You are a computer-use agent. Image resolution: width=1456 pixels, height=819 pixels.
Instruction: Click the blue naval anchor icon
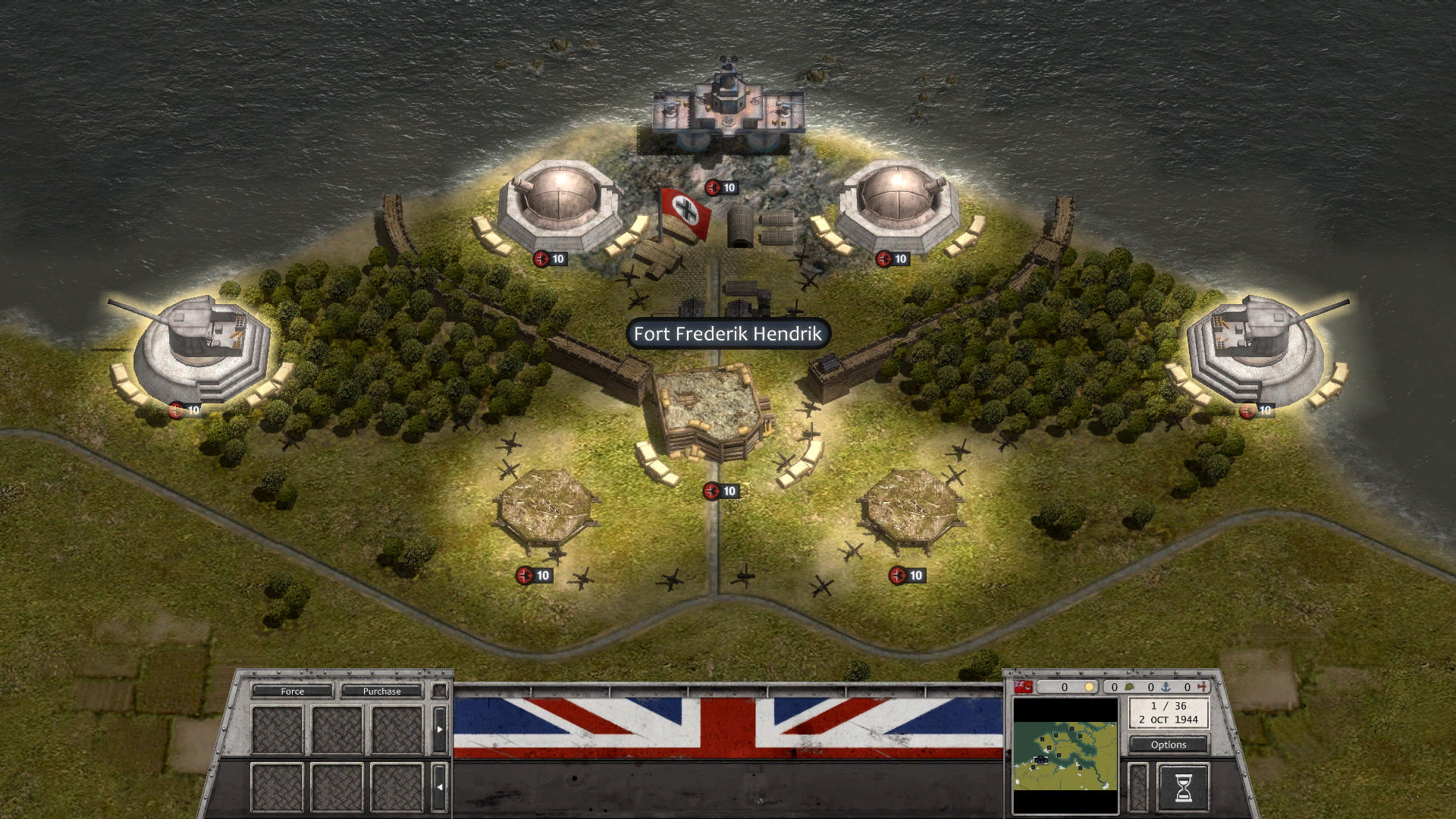[1163, 688]
